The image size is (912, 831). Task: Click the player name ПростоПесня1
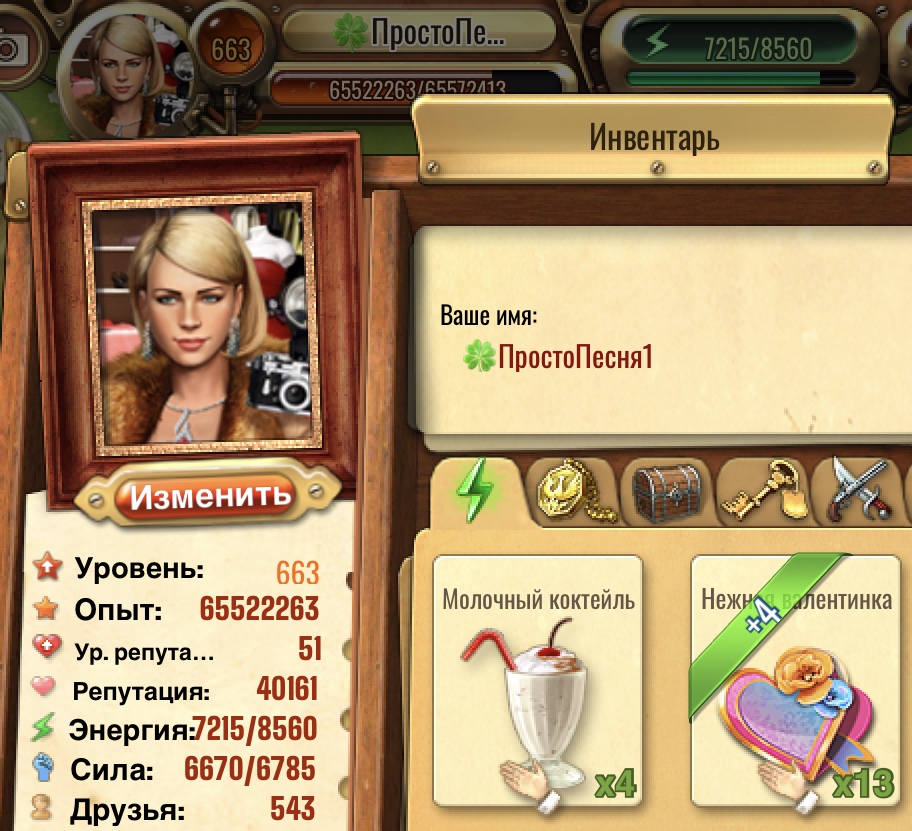tap(575, 356)
